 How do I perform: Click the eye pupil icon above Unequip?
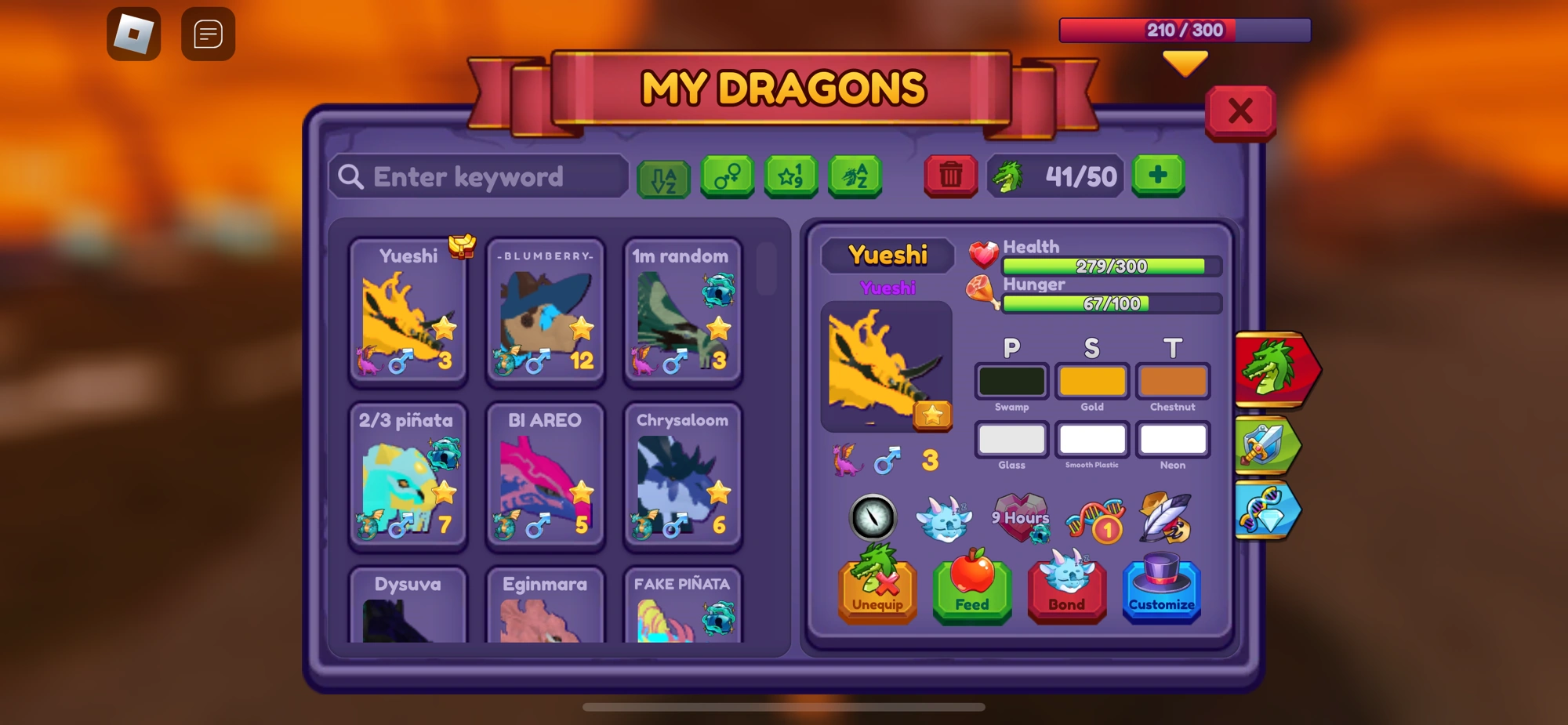(873, 518)
